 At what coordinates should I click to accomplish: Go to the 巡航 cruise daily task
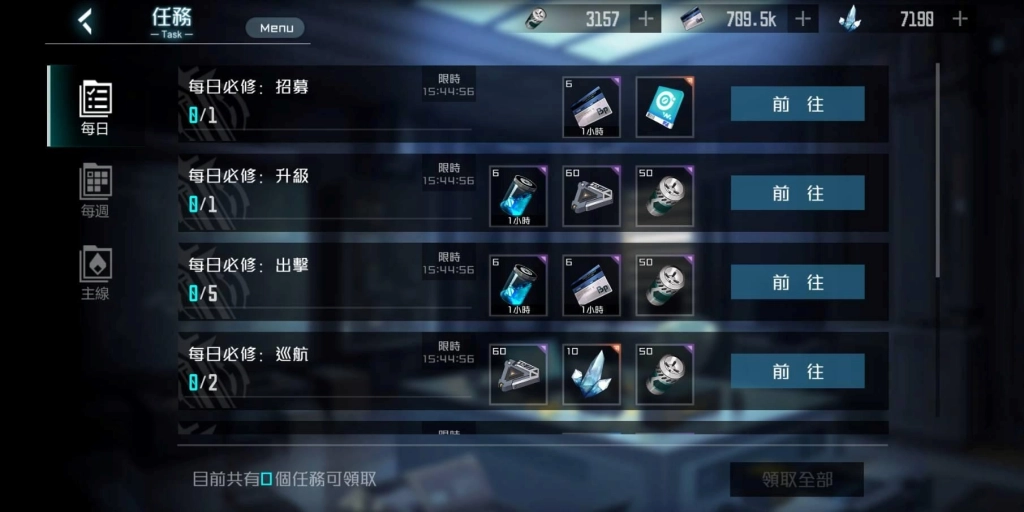[x=797, y=371]
